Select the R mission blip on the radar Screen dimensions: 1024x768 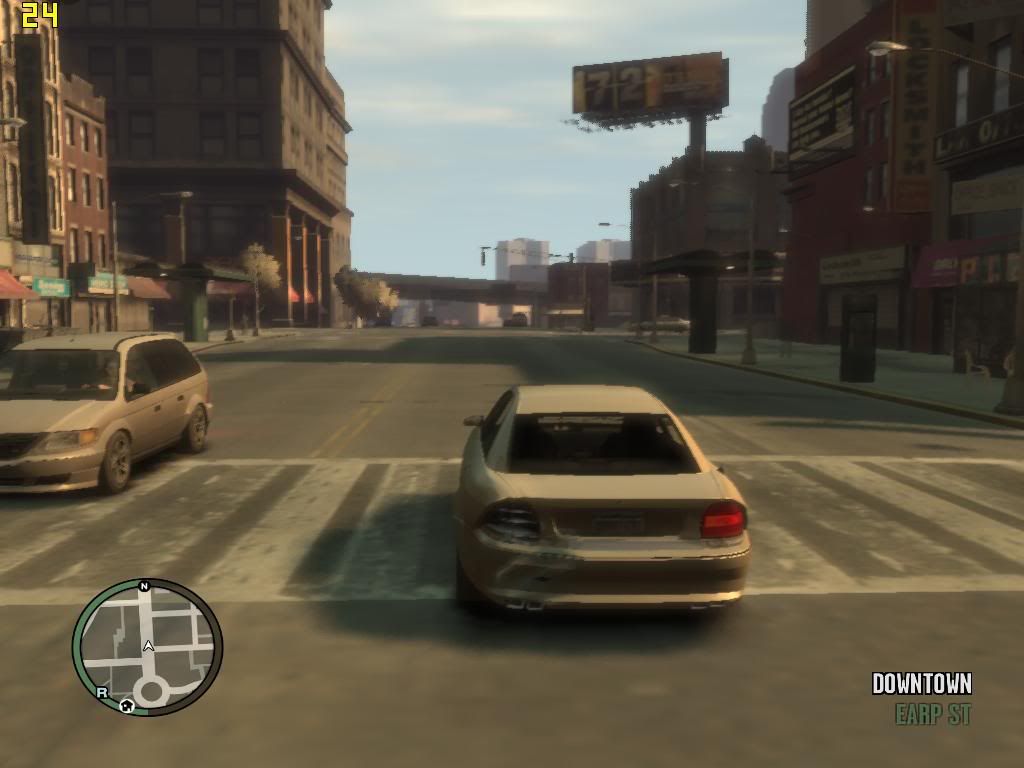(102, 691)
